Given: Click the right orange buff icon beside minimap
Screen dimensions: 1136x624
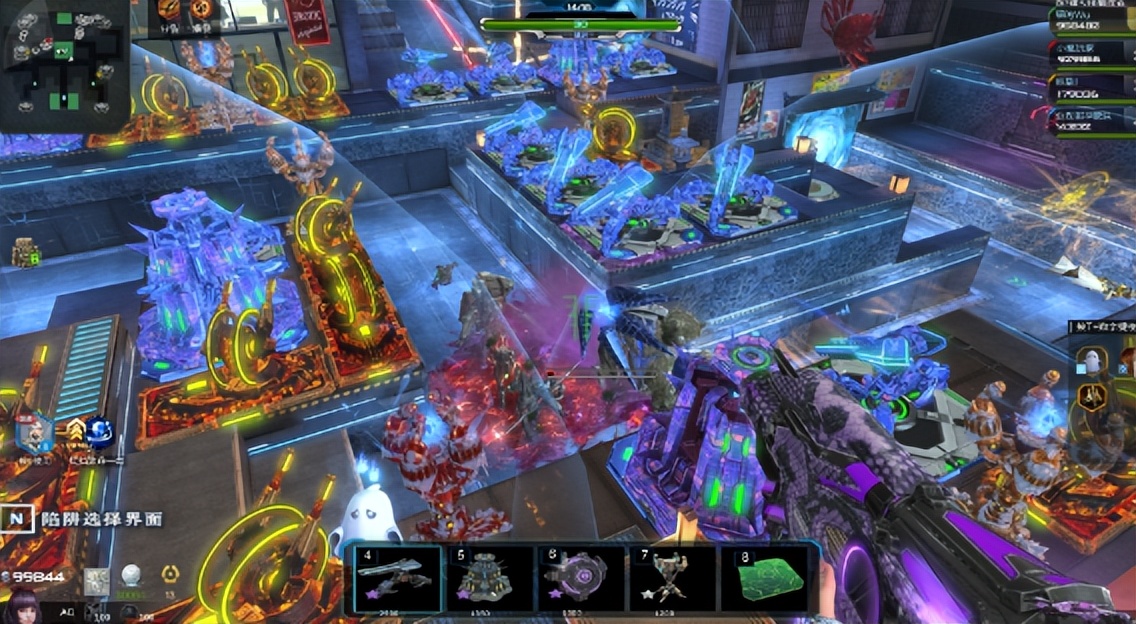Looking at the screenshot, I should [202, 11].
